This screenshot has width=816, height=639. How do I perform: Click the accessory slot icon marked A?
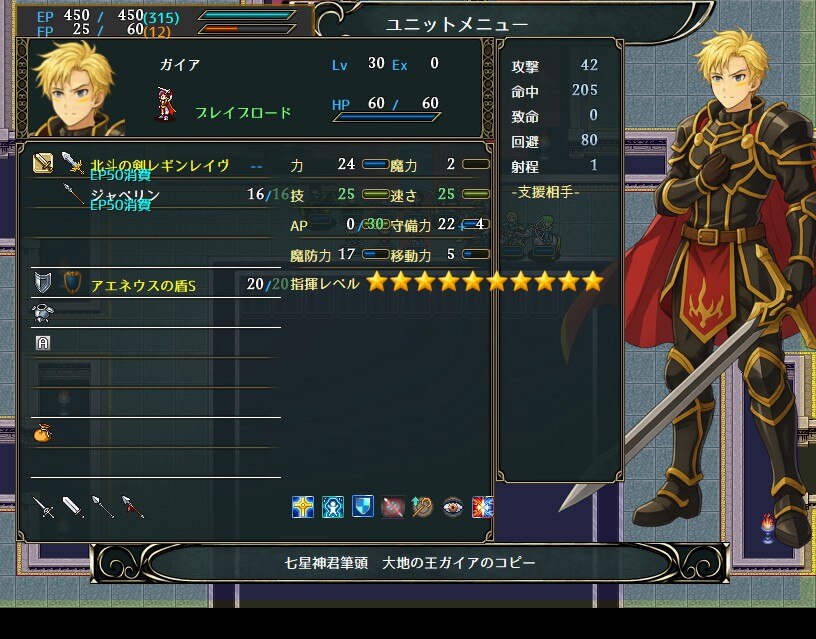pyautogui.click(x=43, y=343)
